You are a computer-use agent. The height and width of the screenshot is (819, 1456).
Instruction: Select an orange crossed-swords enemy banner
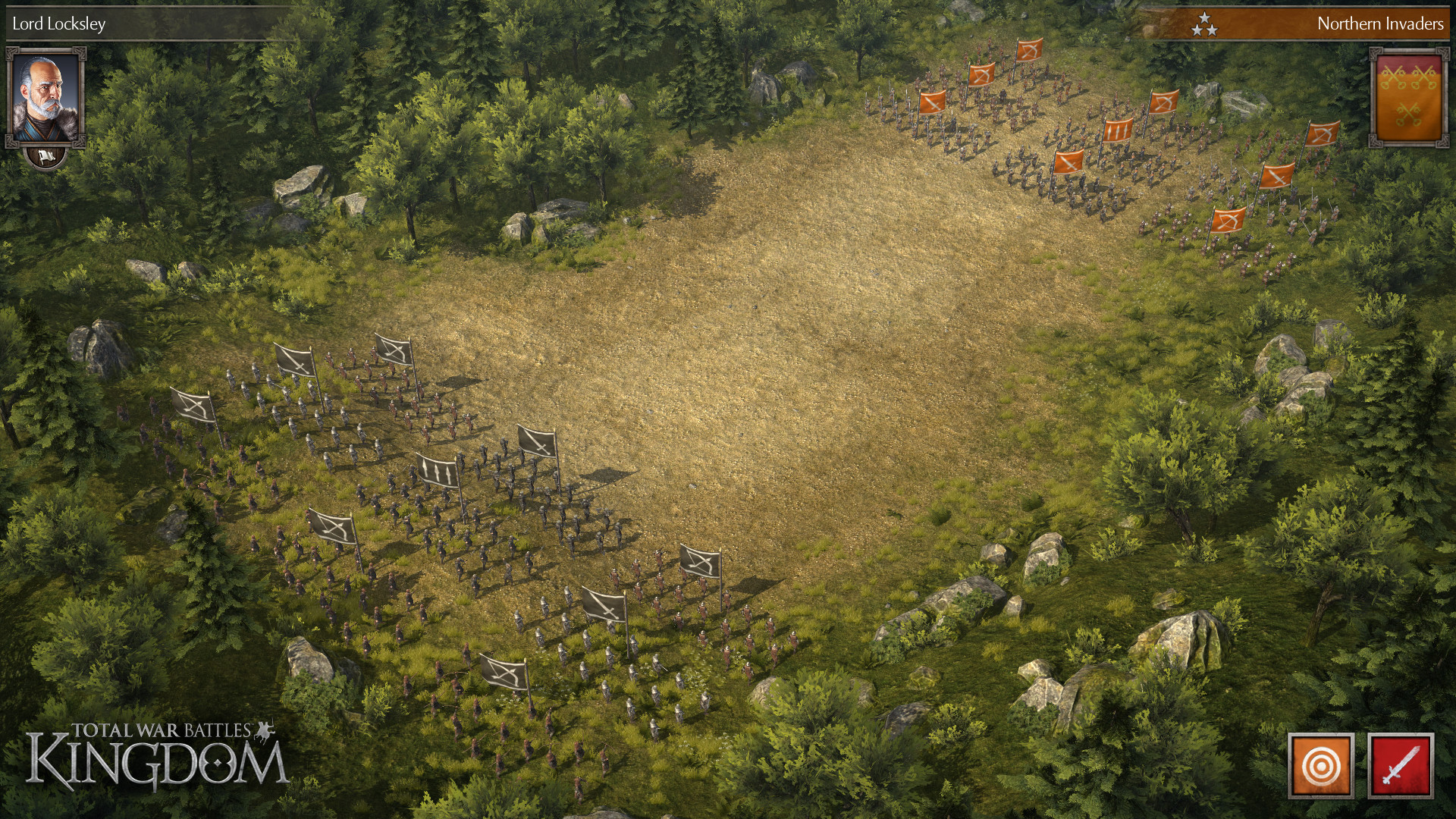click(x=1068, y=162)
